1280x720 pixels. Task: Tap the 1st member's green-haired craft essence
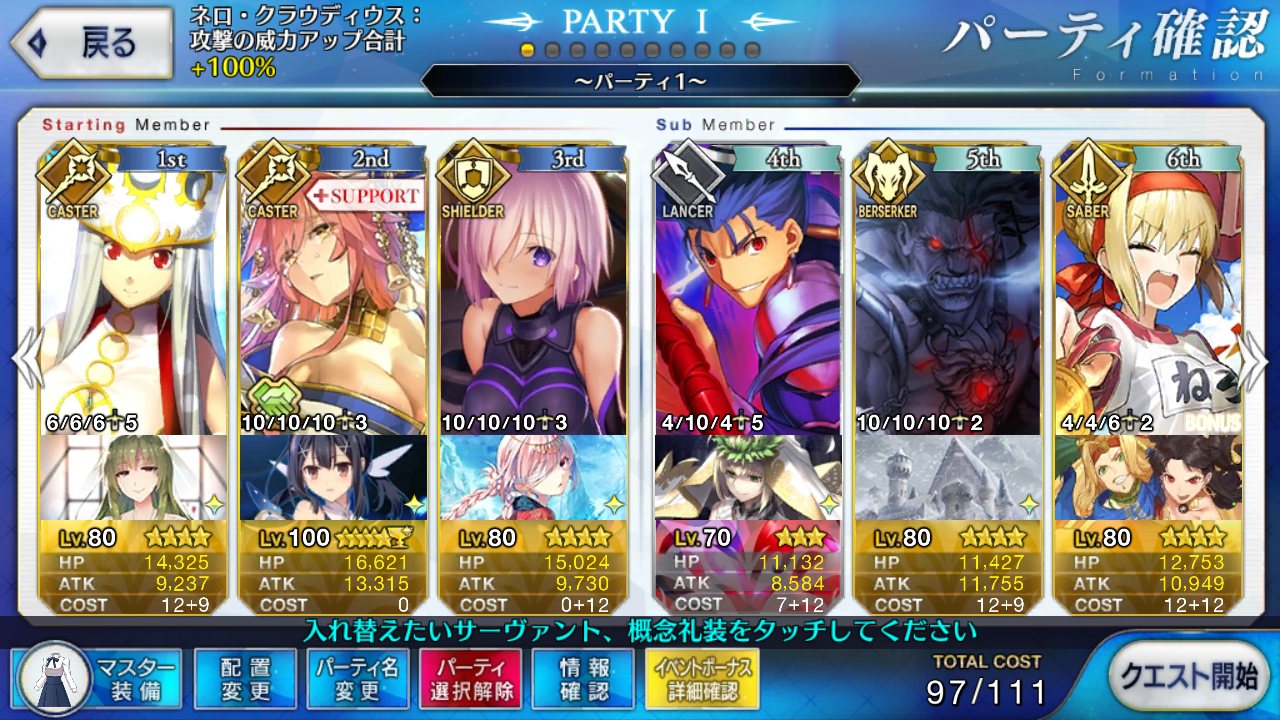133,477
